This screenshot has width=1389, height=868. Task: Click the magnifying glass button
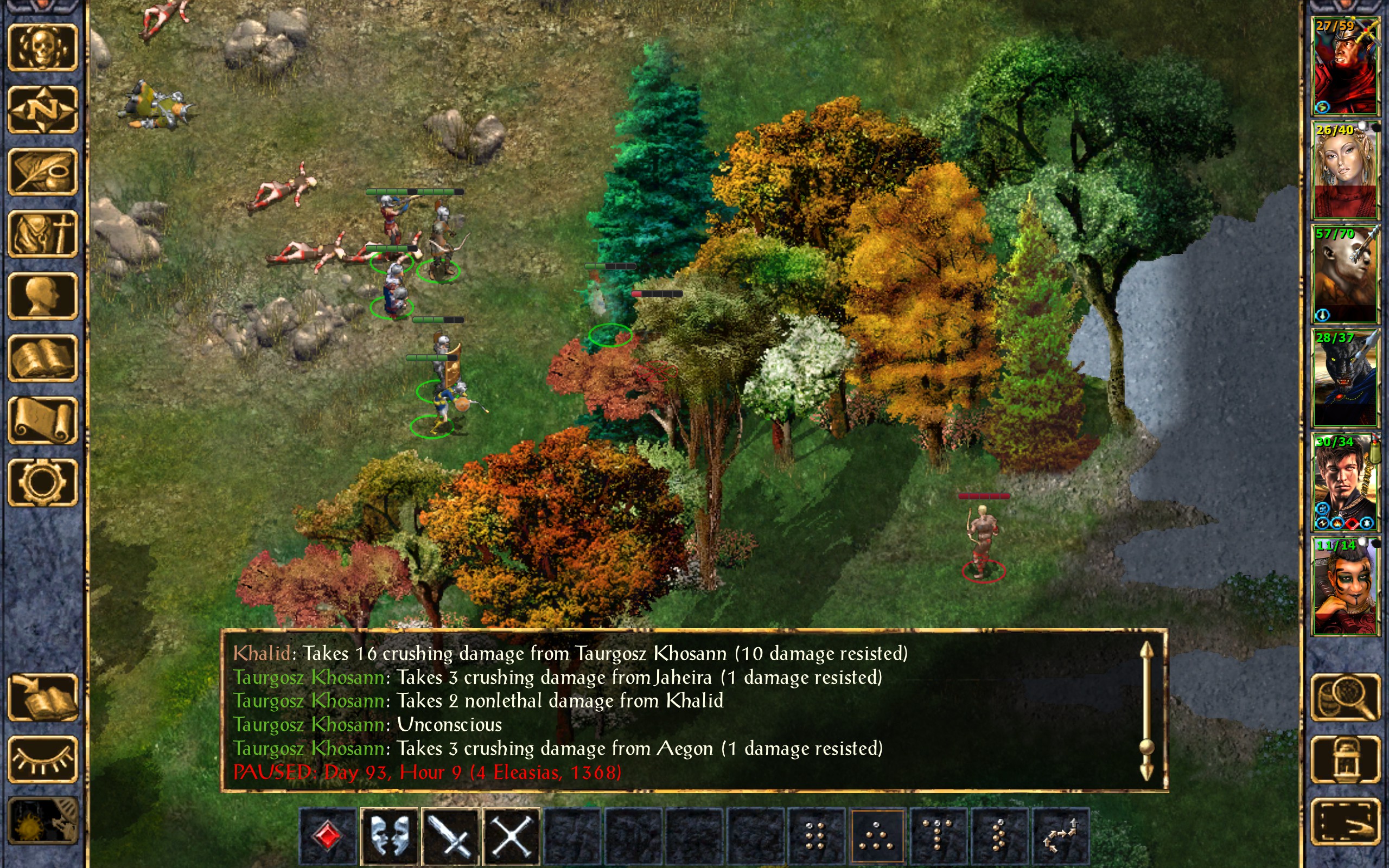coord(1345,697)
